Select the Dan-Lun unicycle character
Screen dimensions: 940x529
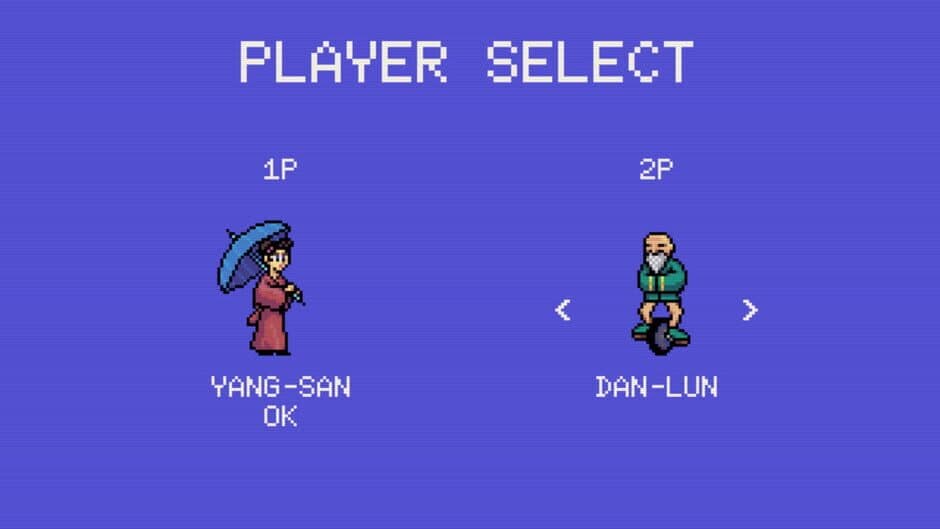click(x=658, y=292)
